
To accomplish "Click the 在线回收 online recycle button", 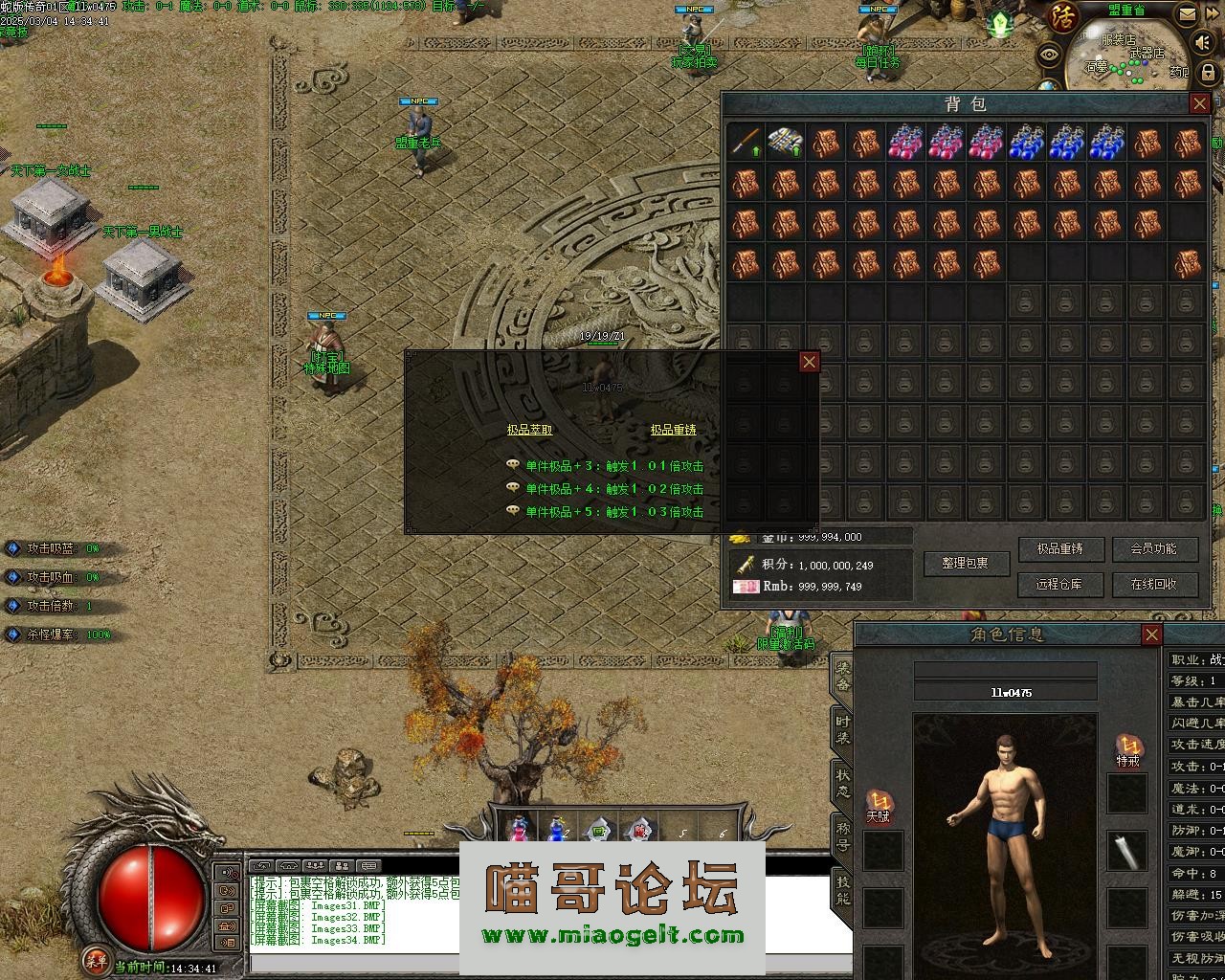I will click(x=1153, y=584).
